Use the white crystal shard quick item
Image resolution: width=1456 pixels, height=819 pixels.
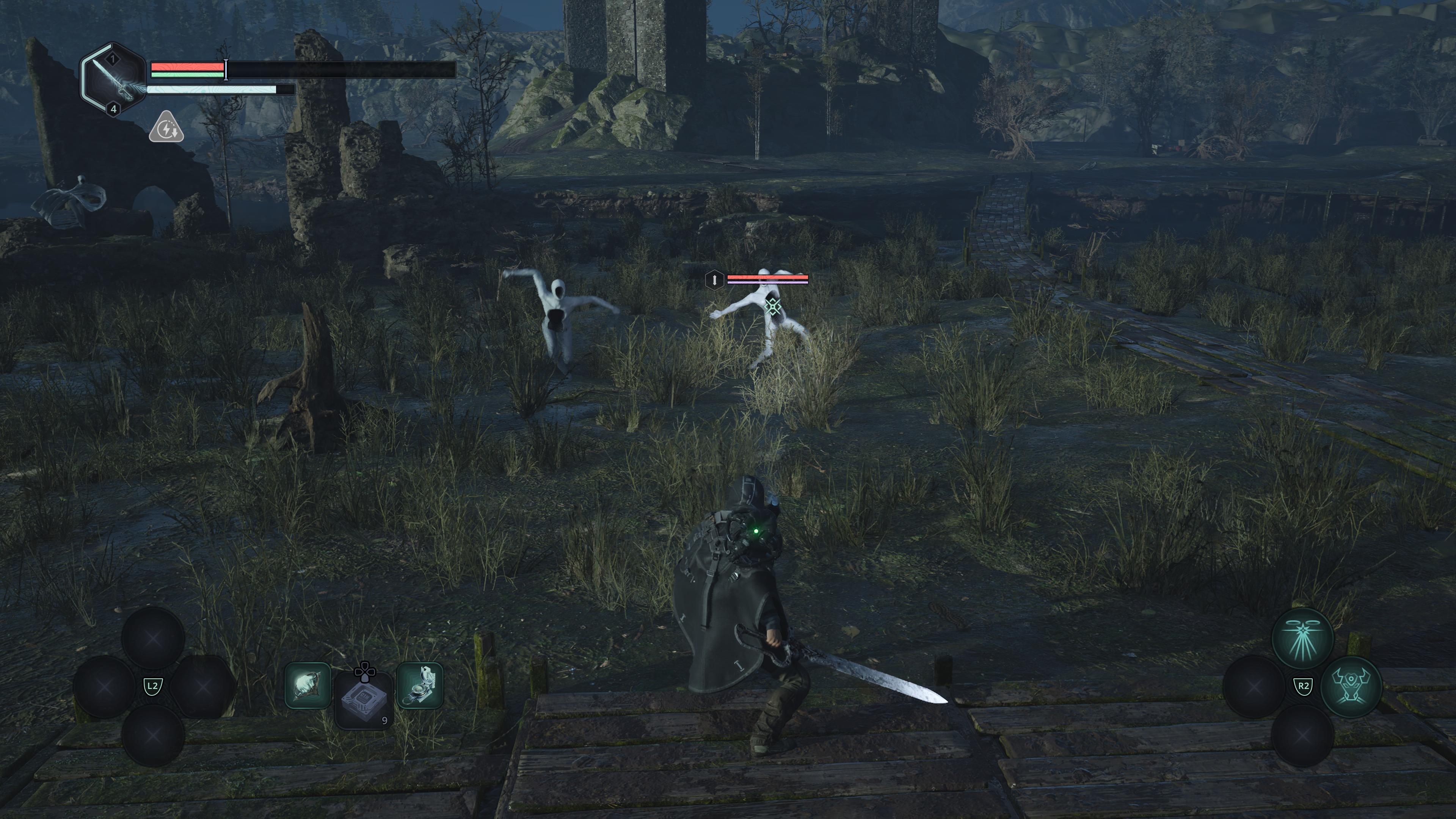308,686
